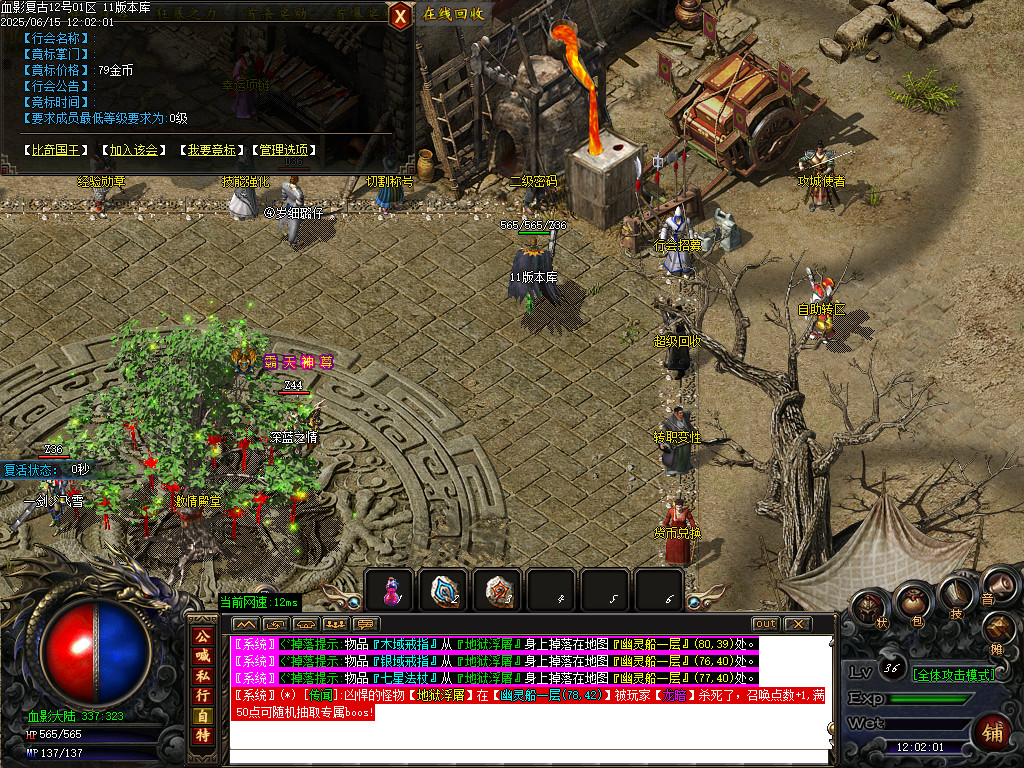The height and width of the screenshot is (768, 1024).
Task: Open the 管理选项 management options link
Action: pyautogui.click(x=284, y=150)
